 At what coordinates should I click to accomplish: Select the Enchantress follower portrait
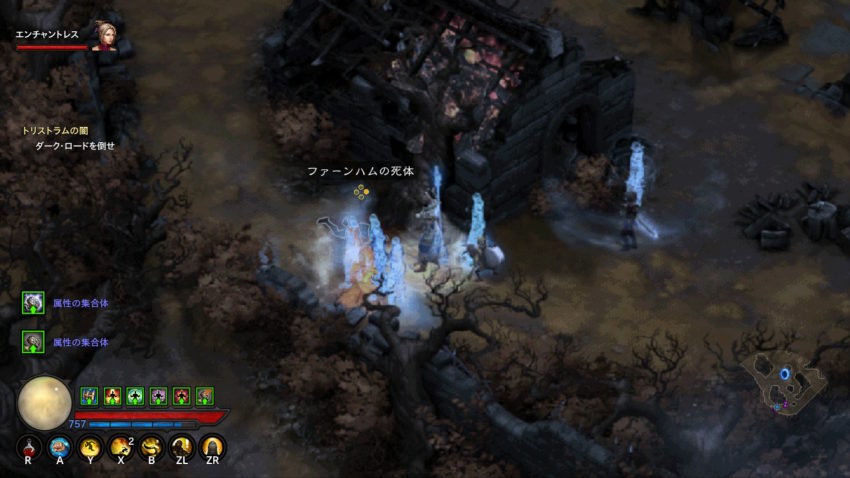(x=104, y=35)
